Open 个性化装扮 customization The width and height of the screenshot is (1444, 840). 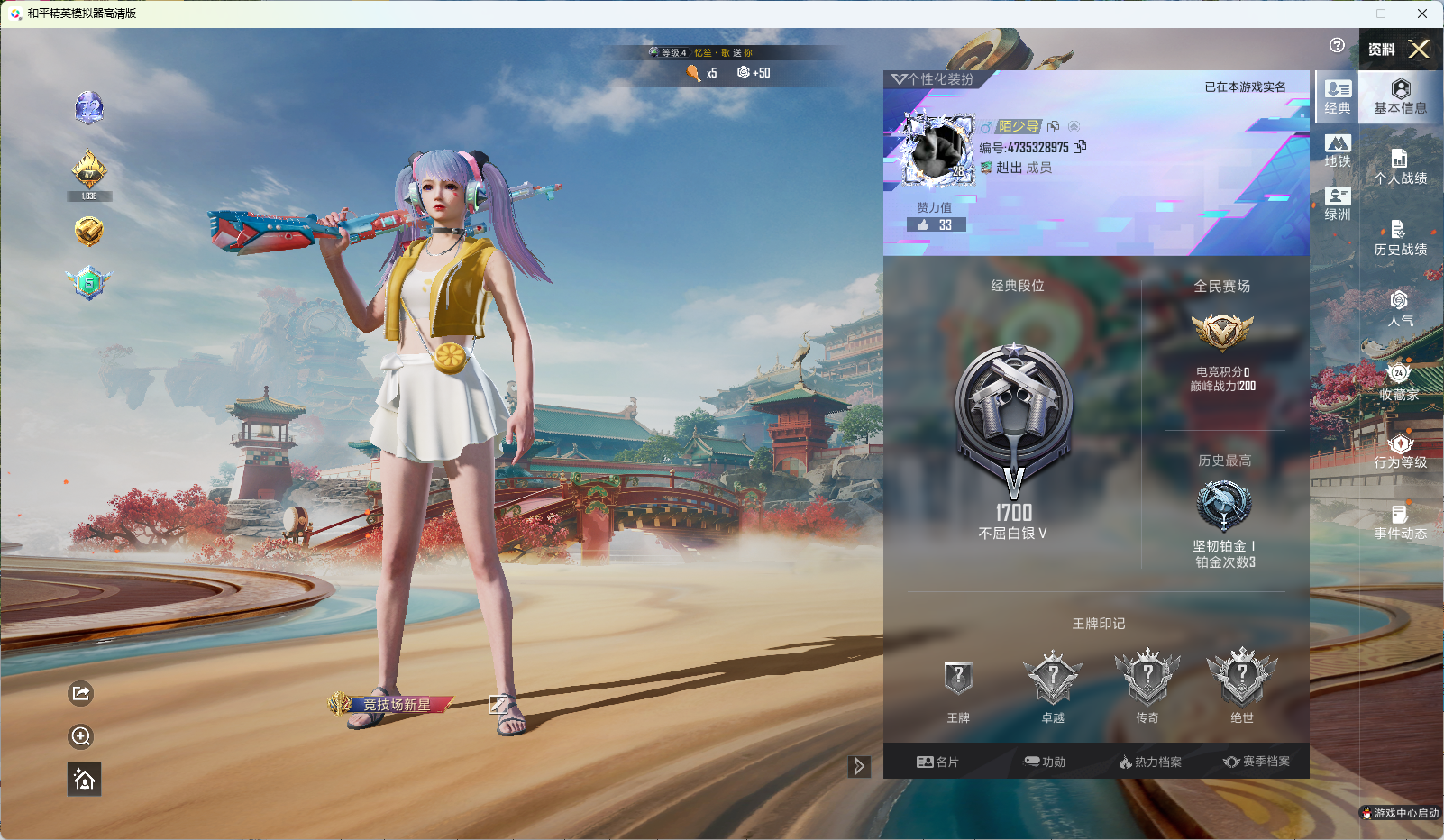(x=934, y=79)
